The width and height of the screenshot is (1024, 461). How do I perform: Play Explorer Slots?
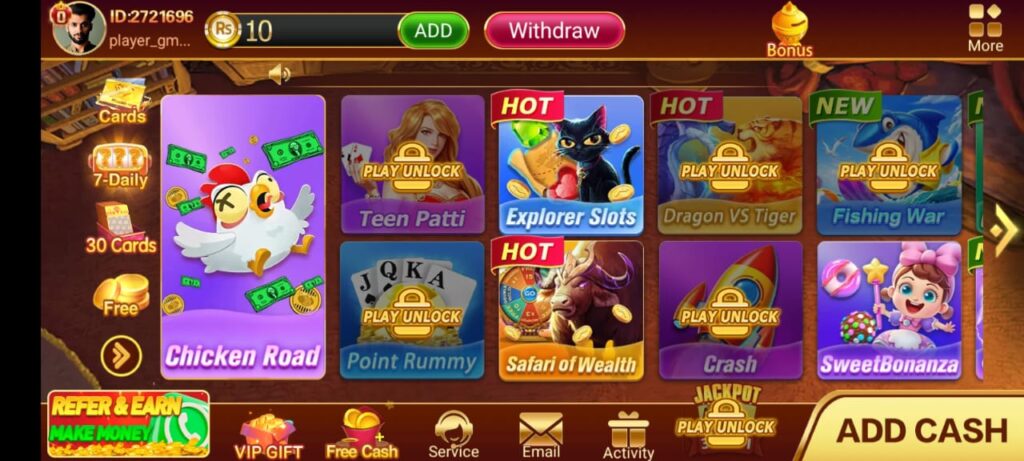pyautogui.click(x=571, y=165)
